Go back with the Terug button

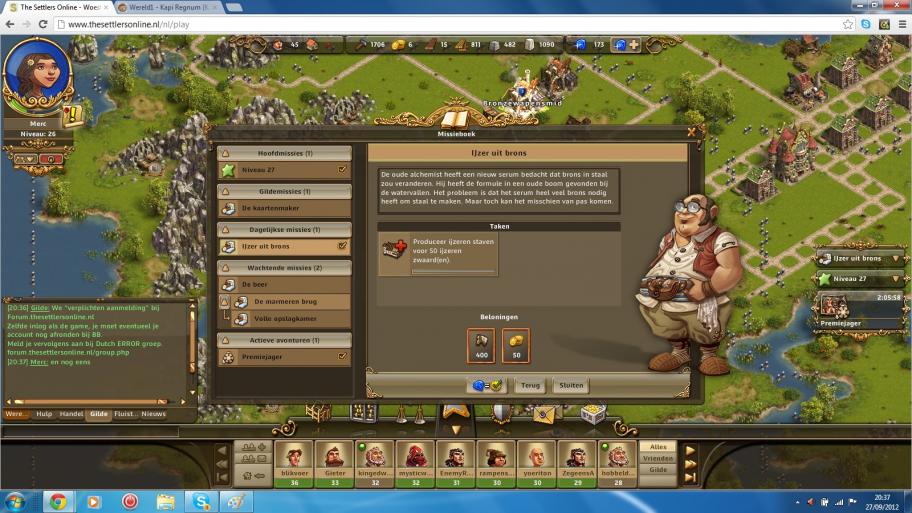[530, 385]
